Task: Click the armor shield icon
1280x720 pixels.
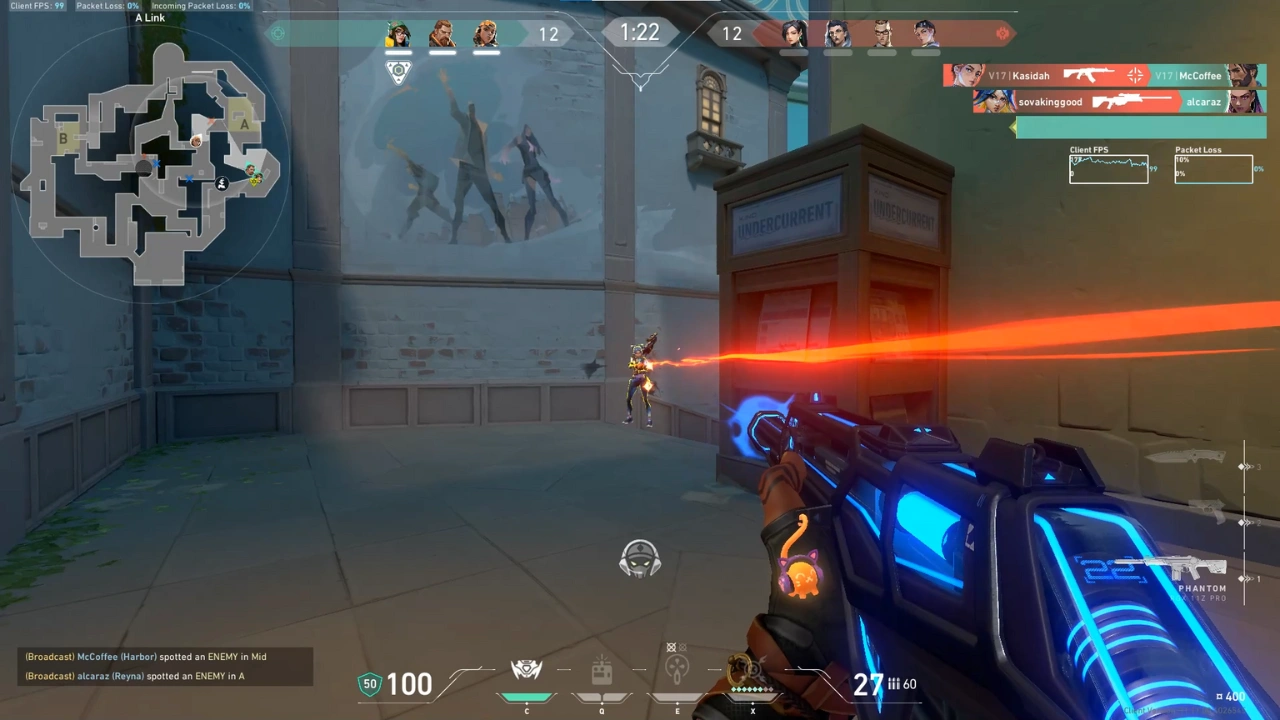Action: tap(370, 685)
